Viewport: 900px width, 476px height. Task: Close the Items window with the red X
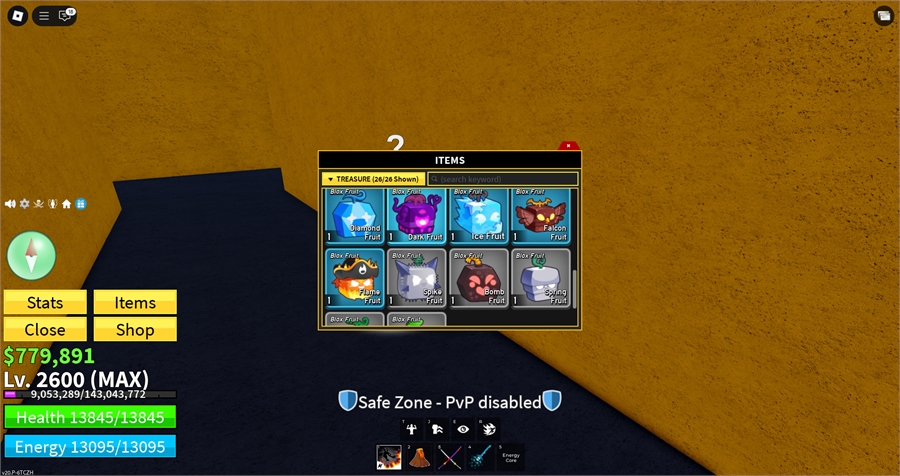click(568, 146)
